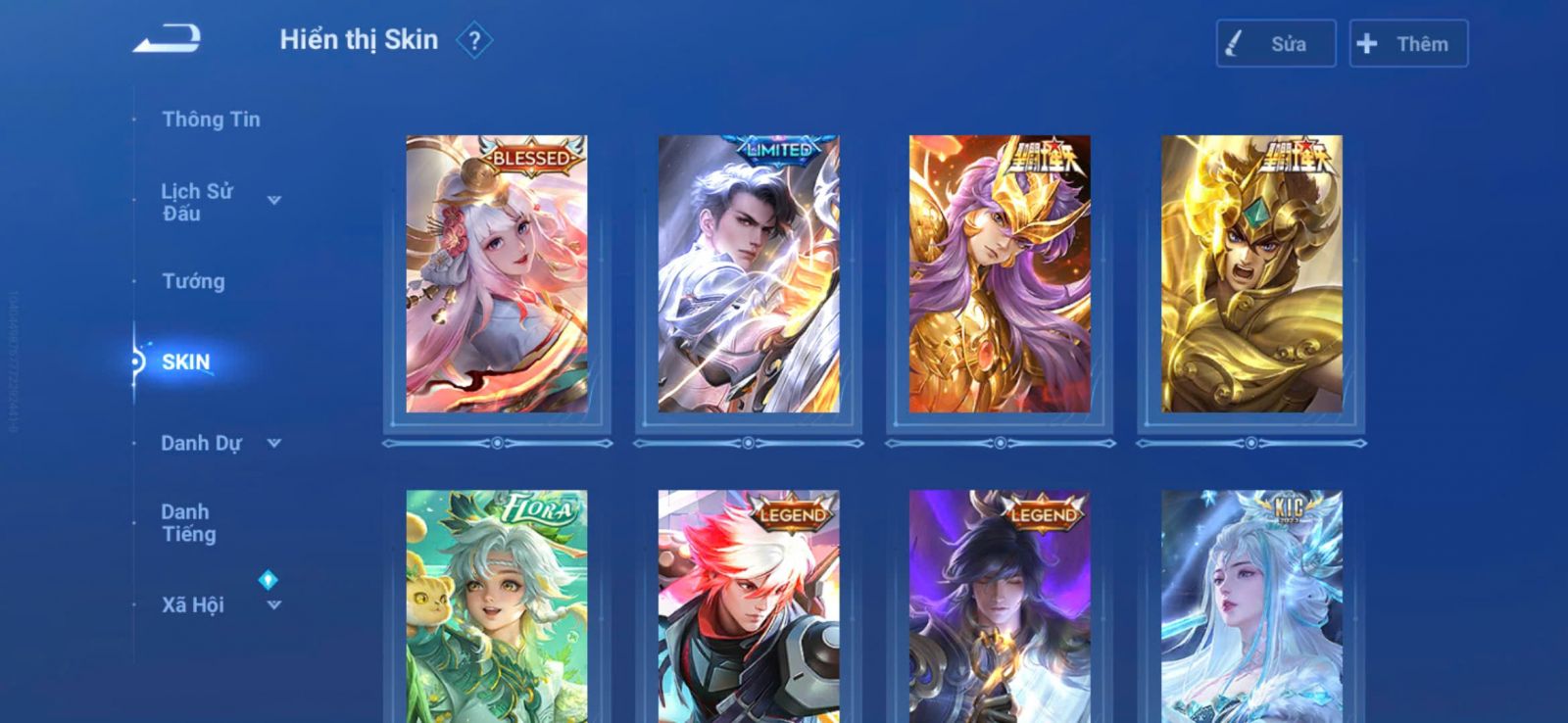The image size is (1568, 723).
Task: Expand the Lịch Sử Đấu section
Action: pos(273,201)
